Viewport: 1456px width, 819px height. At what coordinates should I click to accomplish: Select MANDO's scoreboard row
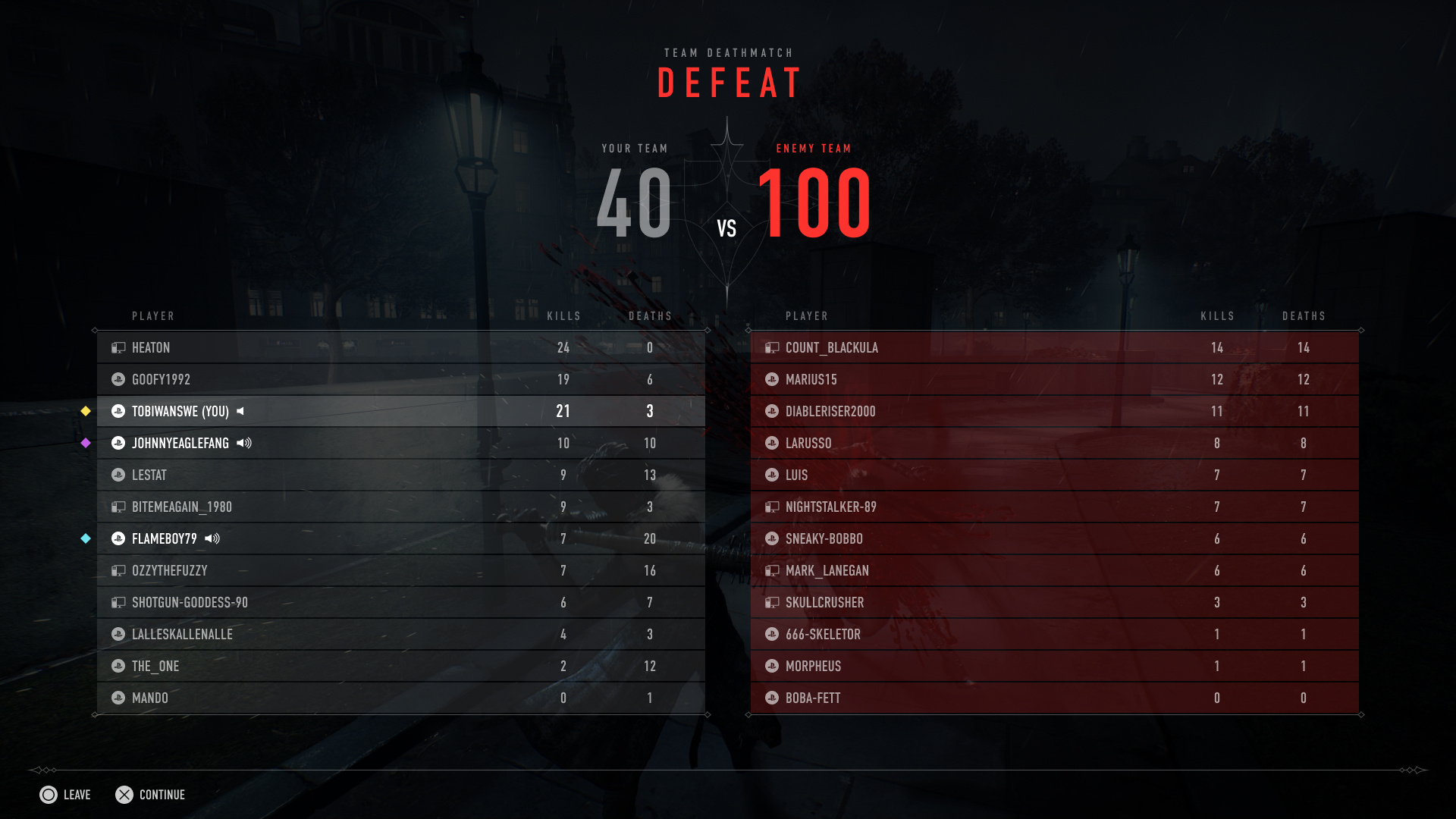(400, 698)
